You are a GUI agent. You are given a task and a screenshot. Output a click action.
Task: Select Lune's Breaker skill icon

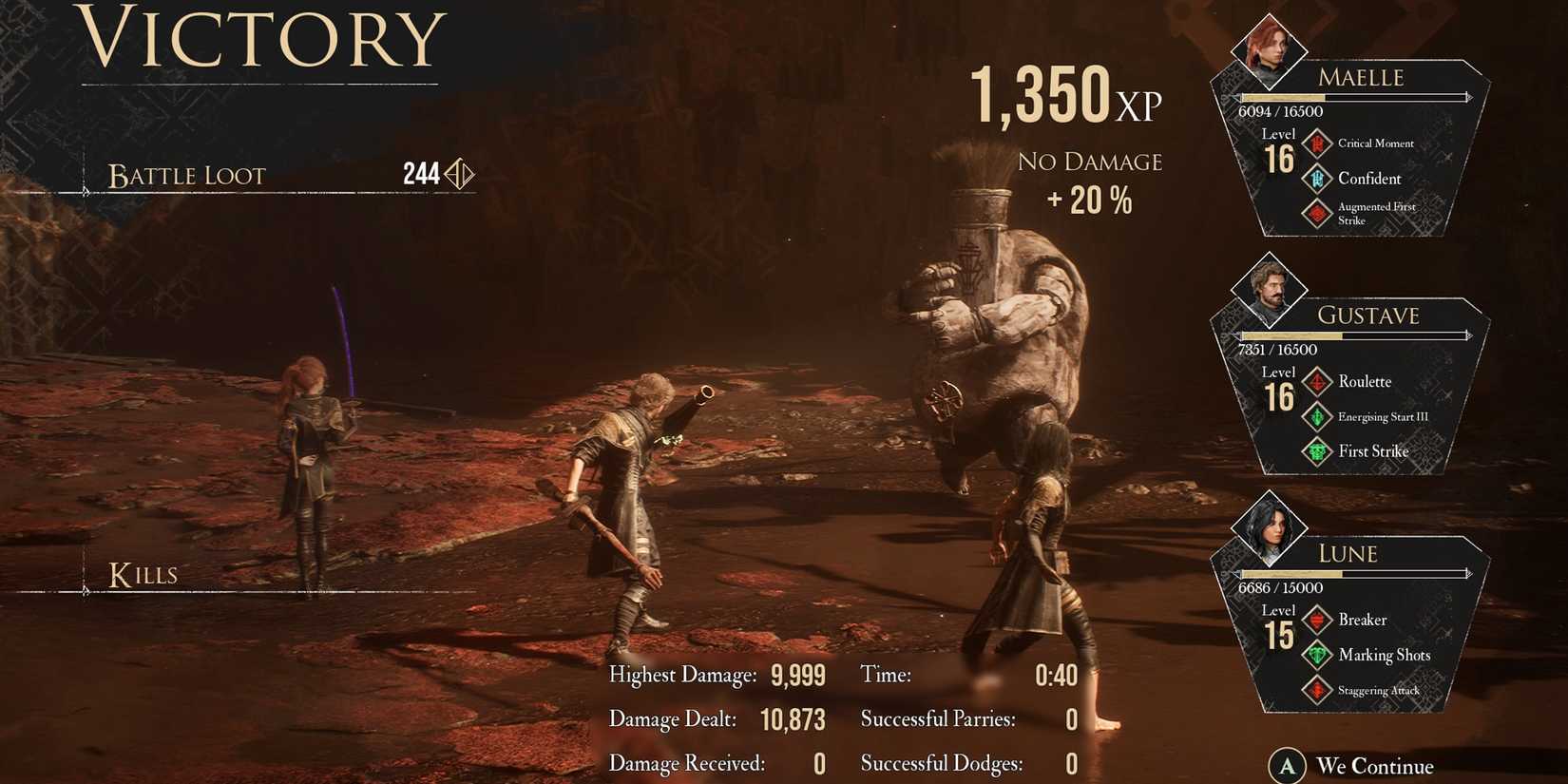[x=1317, y=620]
